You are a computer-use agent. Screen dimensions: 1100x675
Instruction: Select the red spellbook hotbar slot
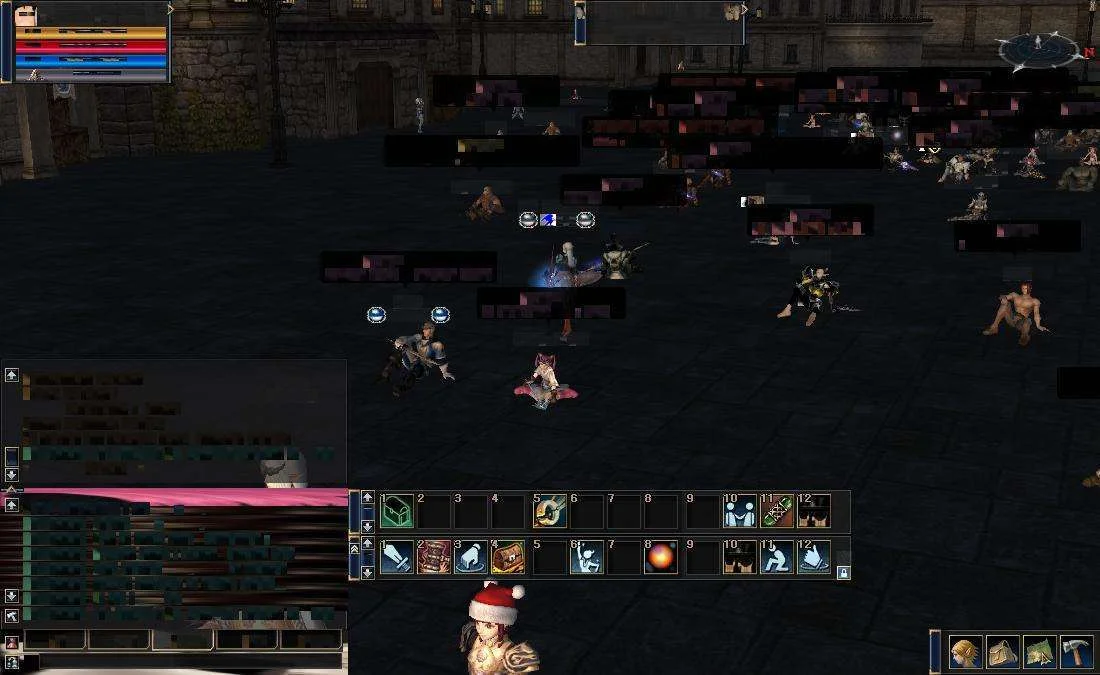point(434,558)
